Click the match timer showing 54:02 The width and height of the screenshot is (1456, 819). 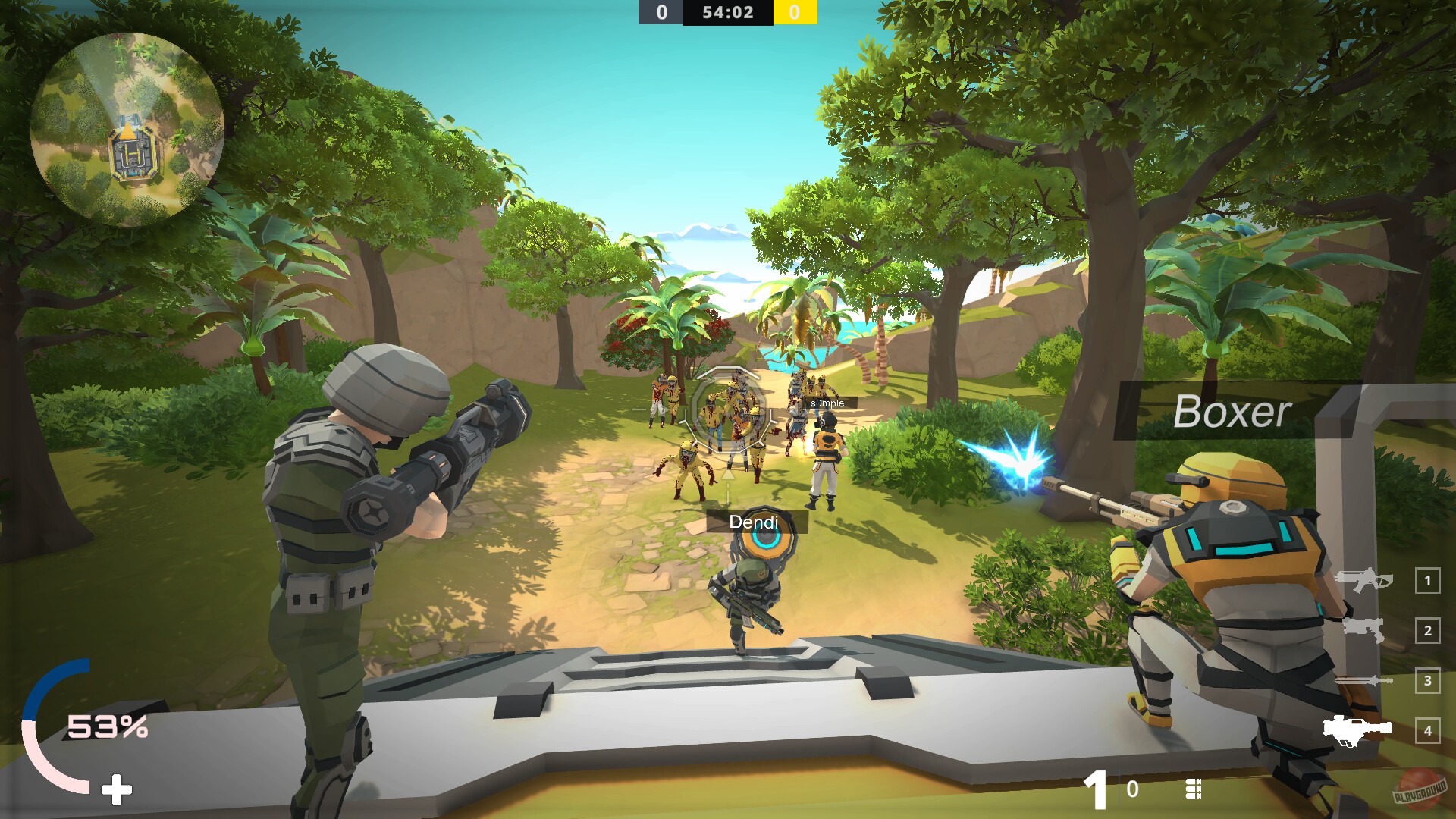(x=727, y=11)
